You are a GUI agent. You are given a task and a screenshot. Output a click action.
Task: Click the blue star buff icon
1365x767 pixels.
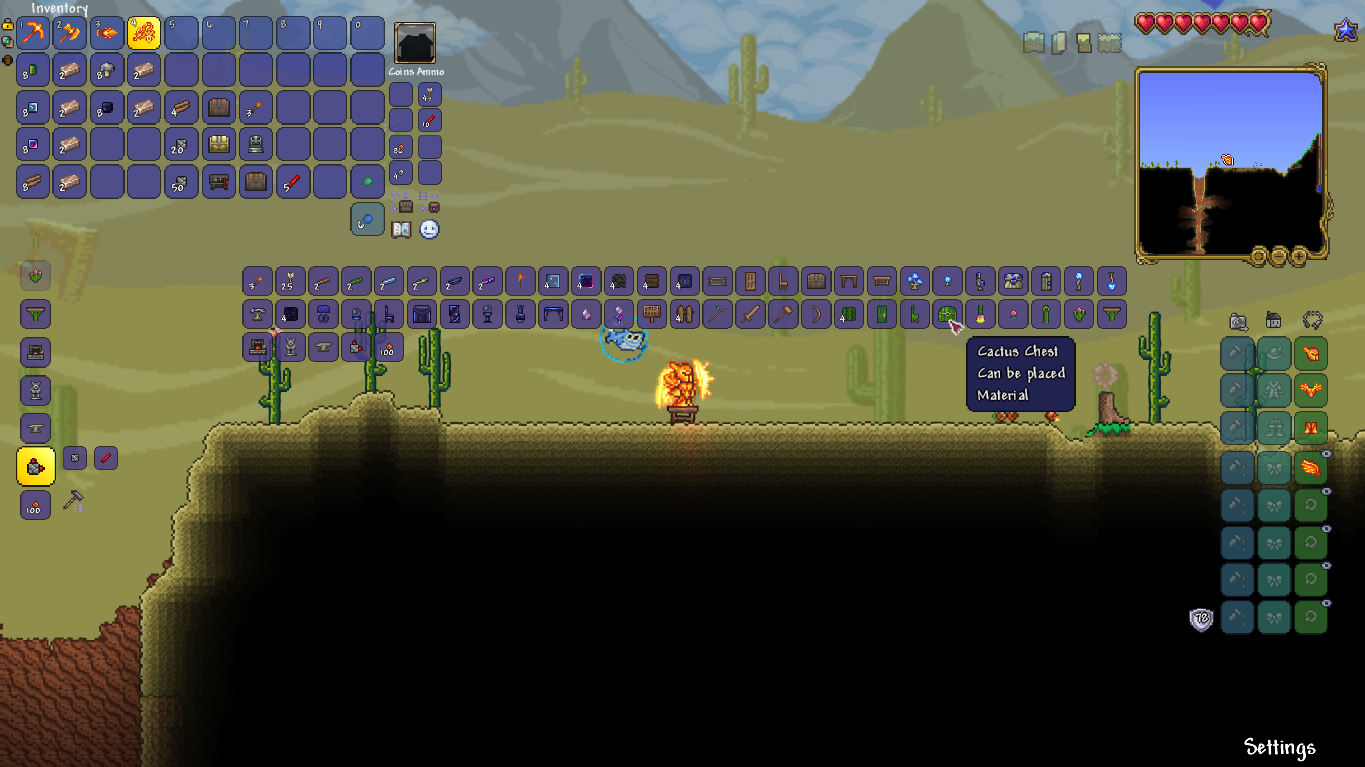pyautogui.click(x=1345, y=31)
